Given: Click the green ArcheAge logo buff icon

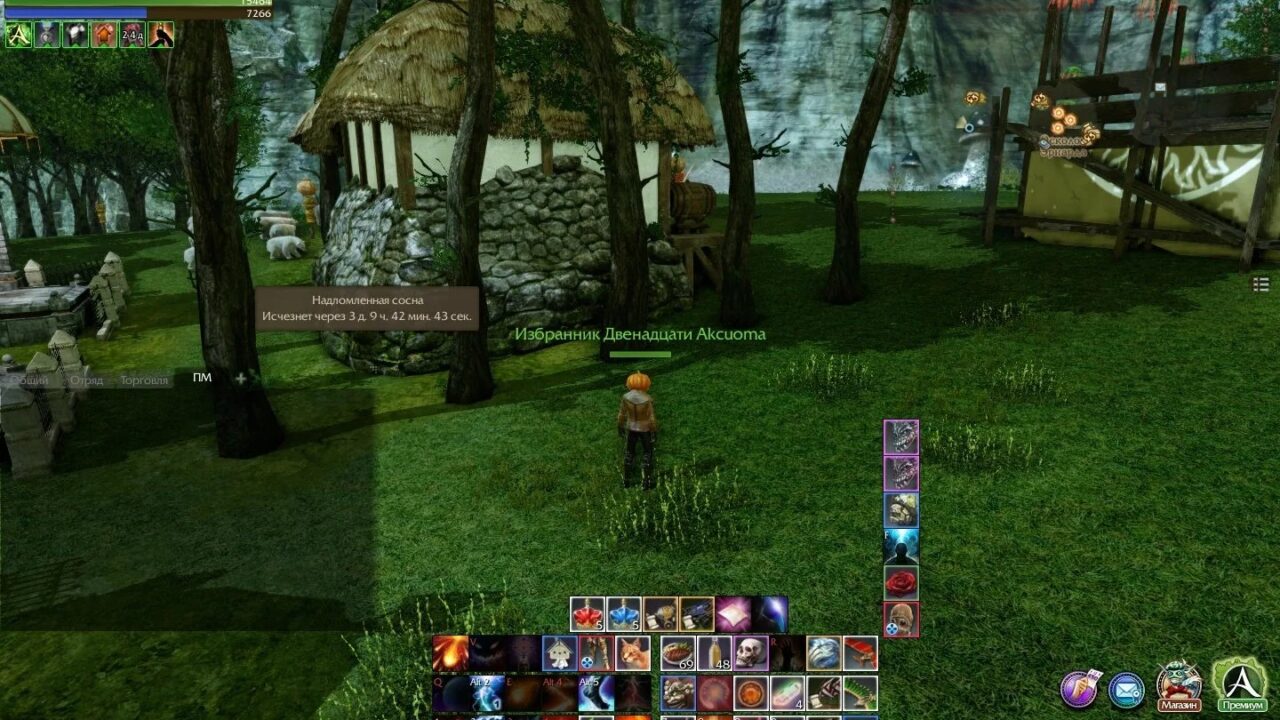Looking at the screenshot, I should tap(18, 35).
